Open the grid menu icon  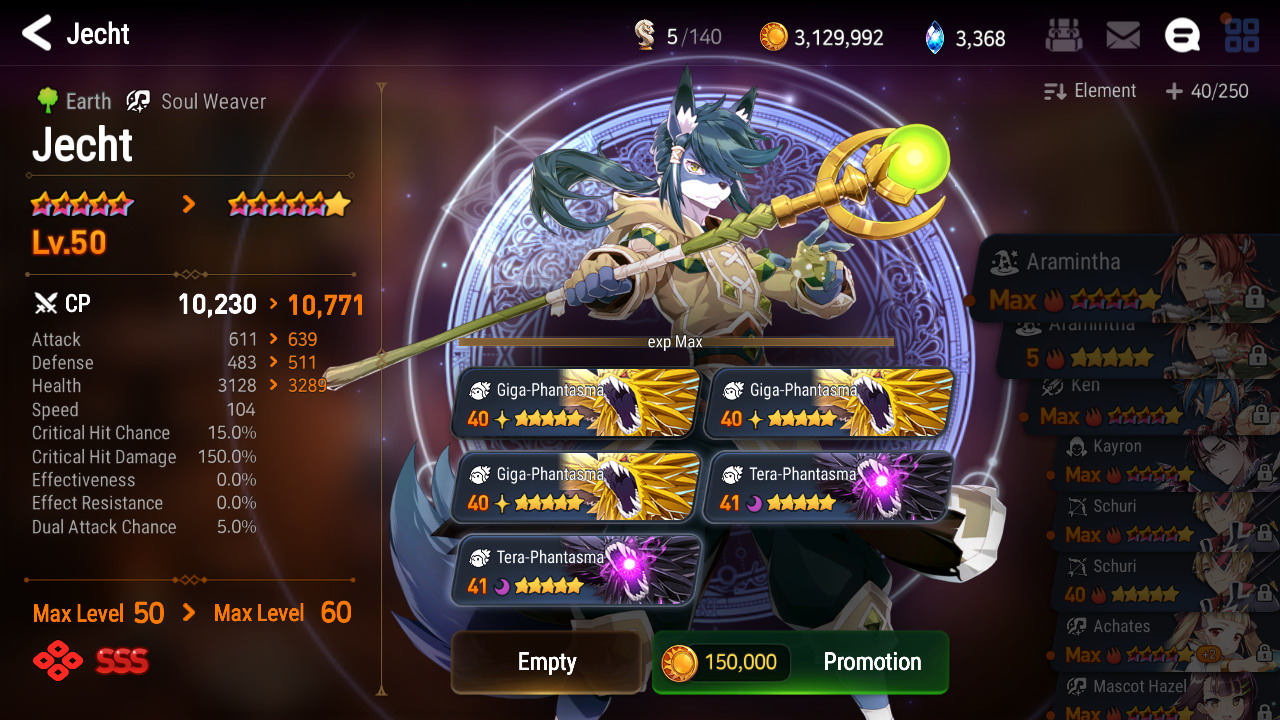pyautogui.click(x=1242, y=37)
